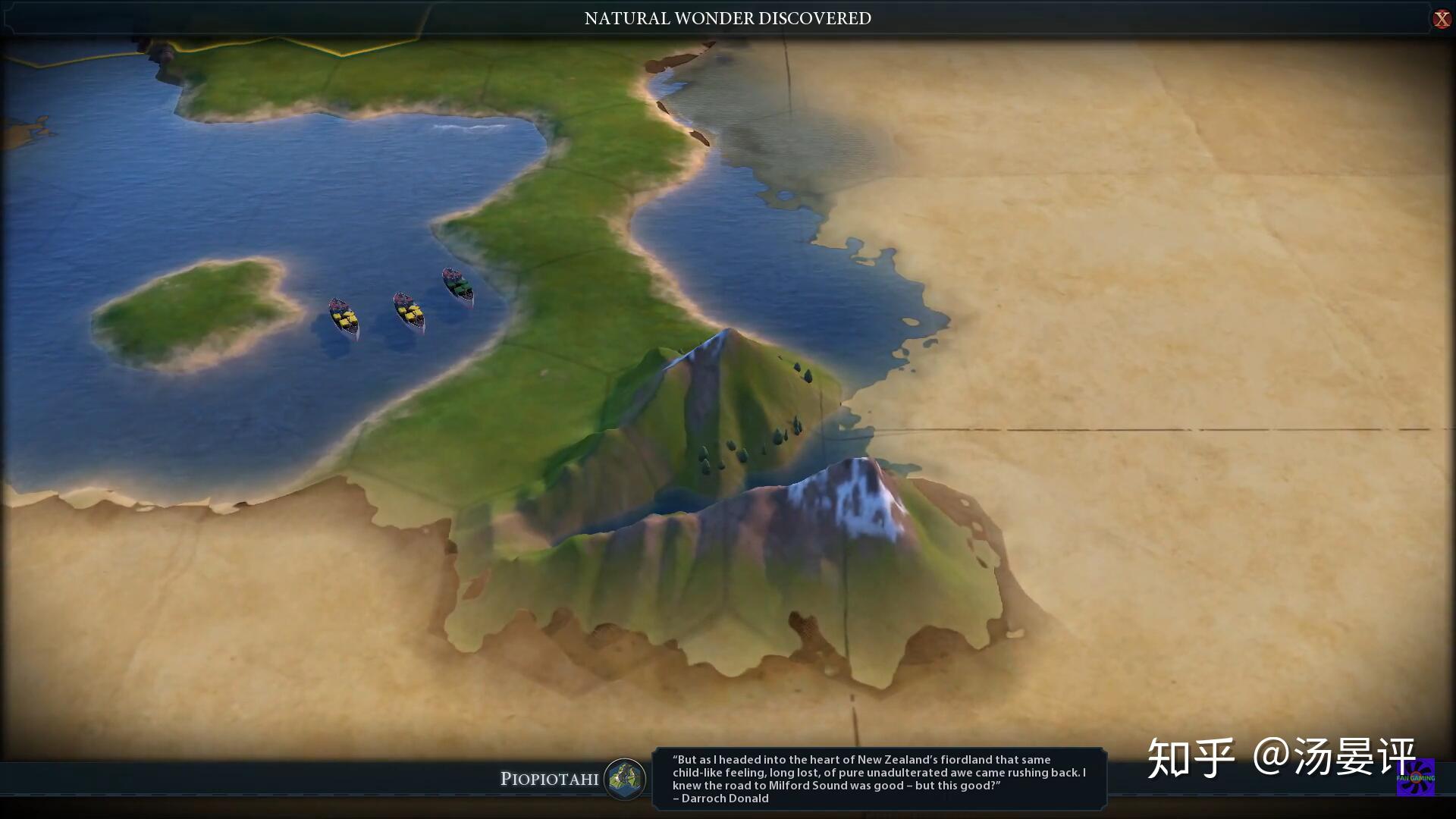
Task: Close the Natural Wonder Discovered screen
Action: 1441,19
